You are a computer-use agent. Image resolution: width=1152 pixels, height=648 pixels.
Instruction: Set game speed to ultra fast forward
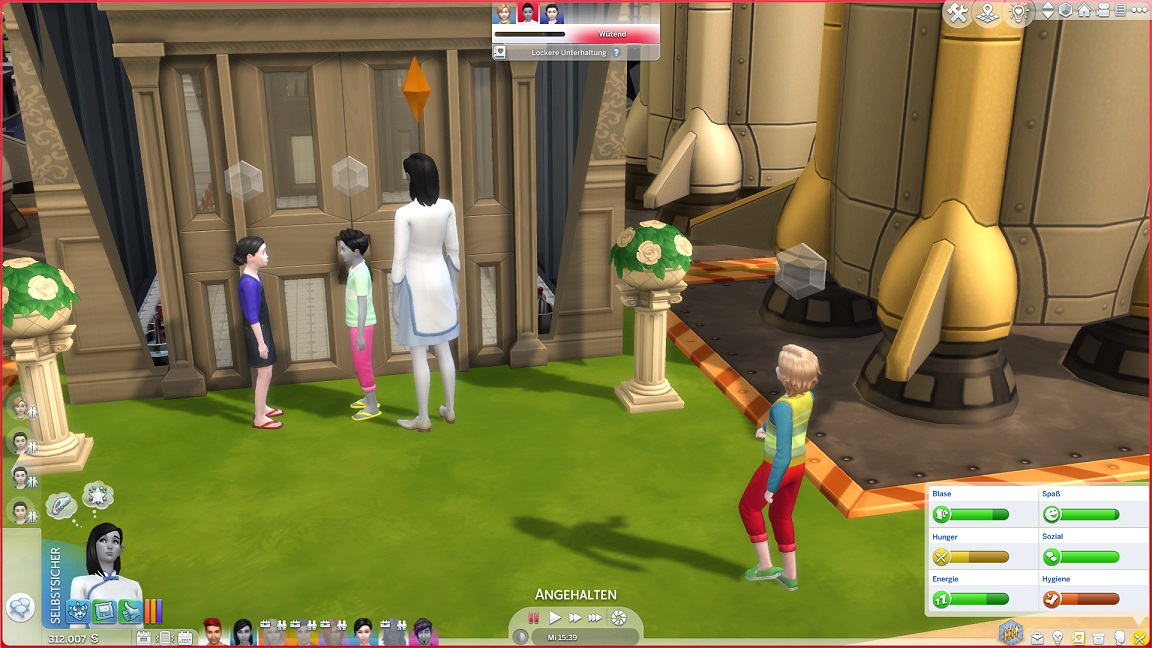[595, 618]
